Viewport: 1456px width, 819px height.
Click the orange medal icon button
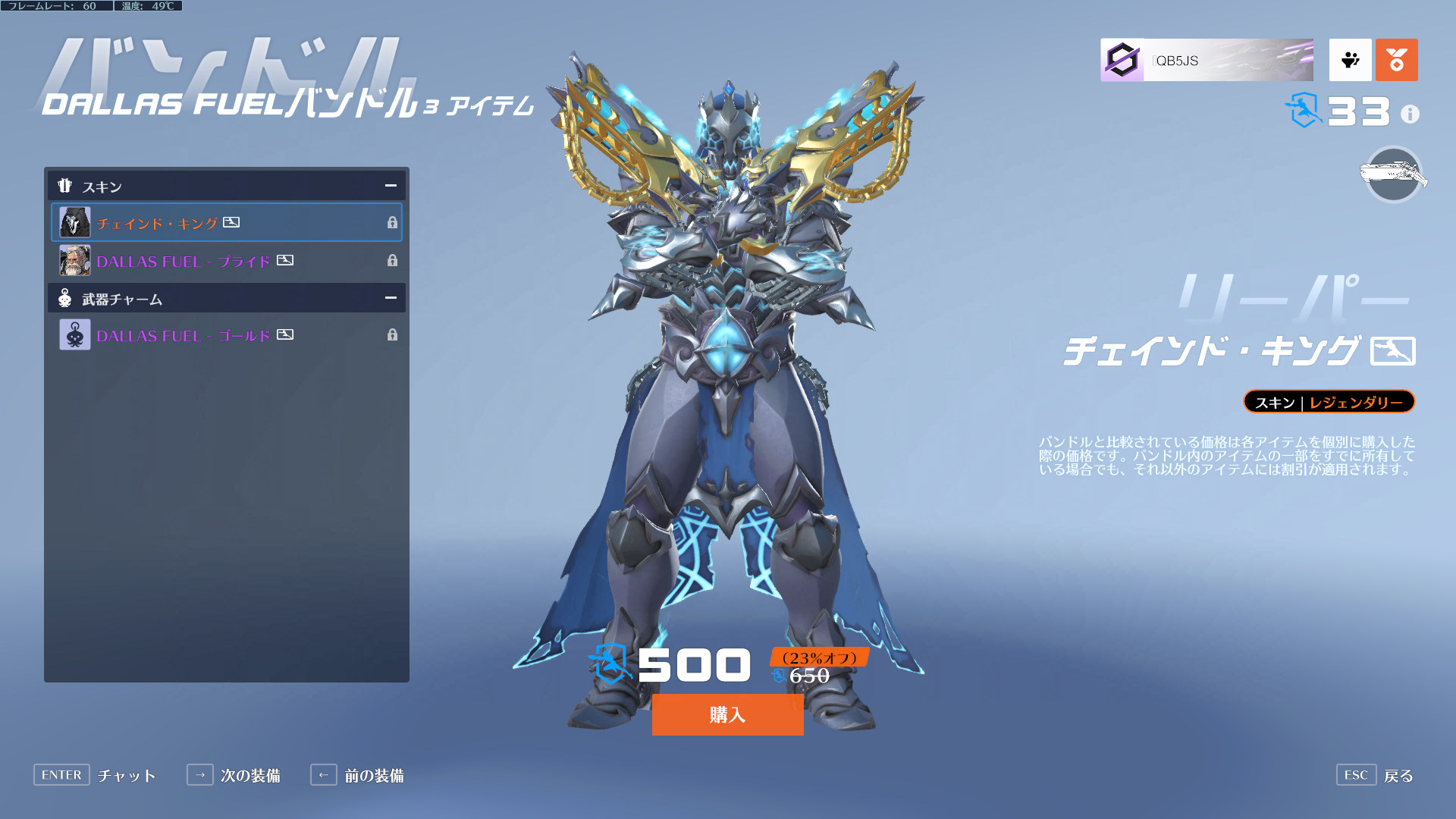1396,61
